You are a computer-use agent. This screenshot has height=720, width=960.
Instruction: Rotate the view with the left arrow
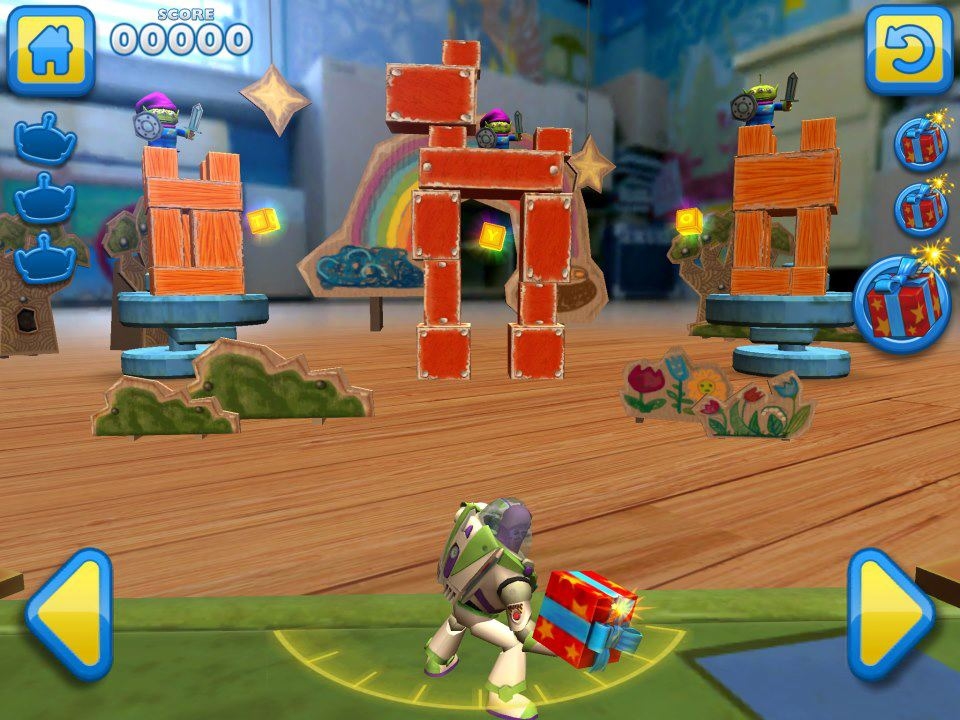click(68, 614)
